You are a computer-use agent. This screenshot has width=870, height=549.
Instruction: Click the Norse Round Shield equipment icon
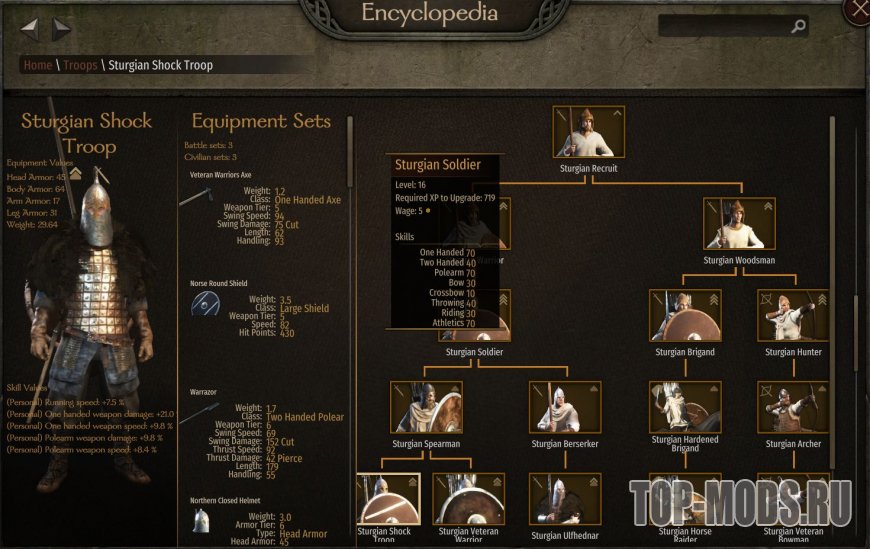[204, 305]
